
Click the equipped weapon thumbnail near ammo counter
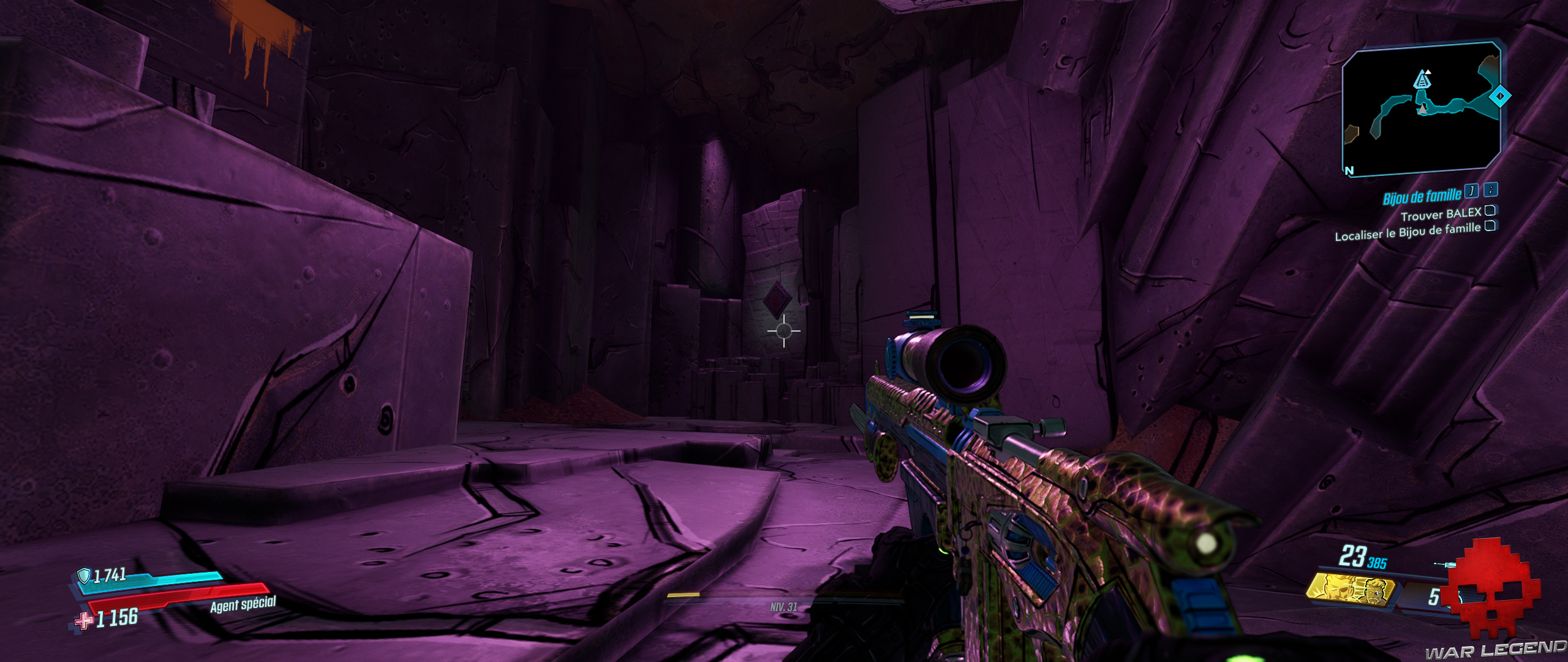[1445, 564]
